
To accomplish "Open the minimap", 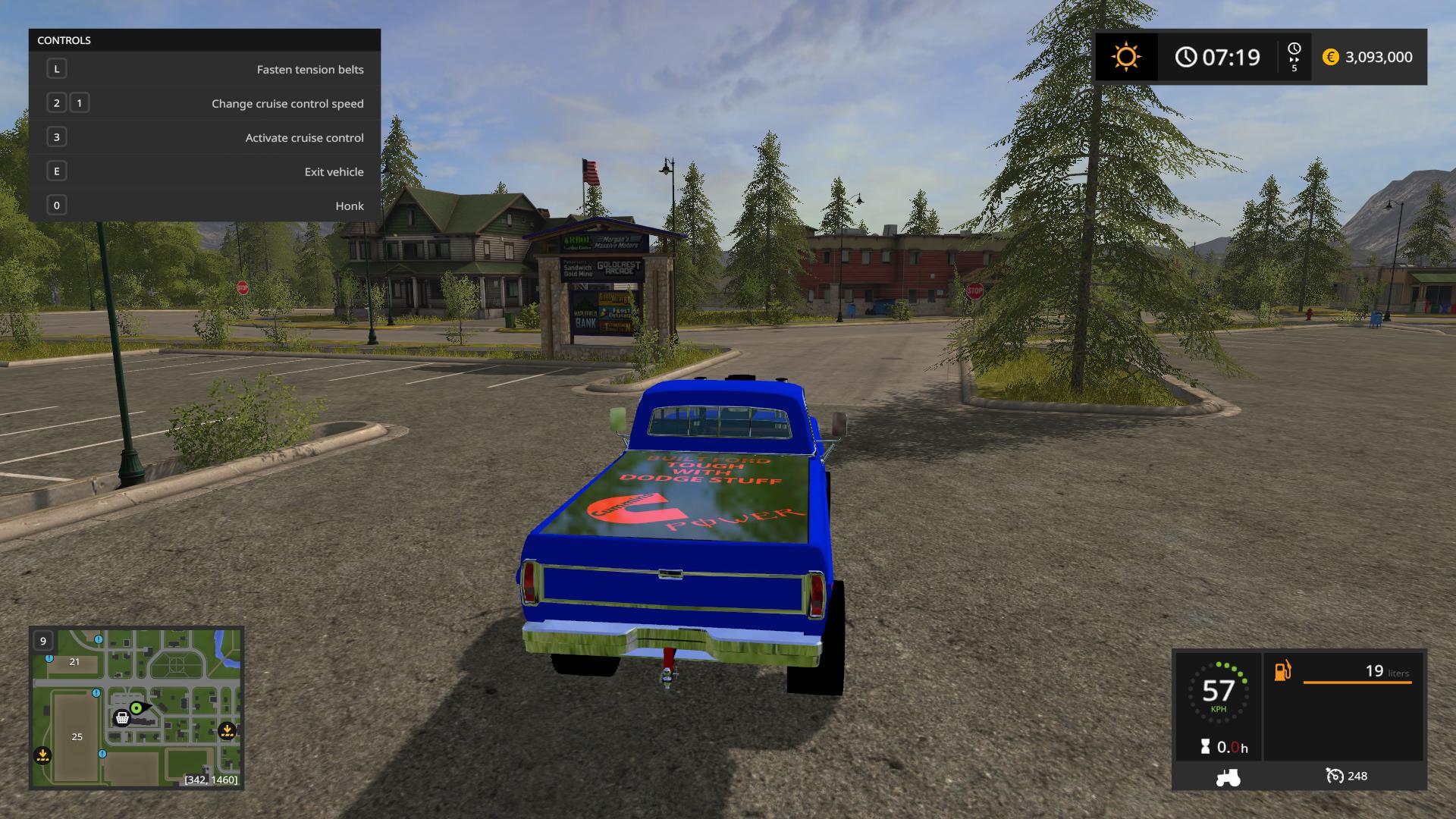I will pyautogui.click(x=136, y=707).
